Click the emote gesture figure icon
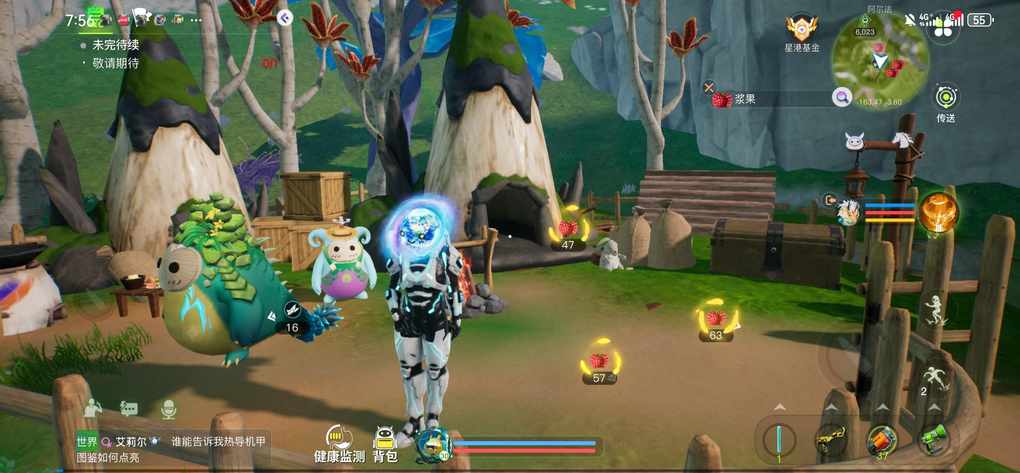The image size is (1020, 473). pos(93,408)
